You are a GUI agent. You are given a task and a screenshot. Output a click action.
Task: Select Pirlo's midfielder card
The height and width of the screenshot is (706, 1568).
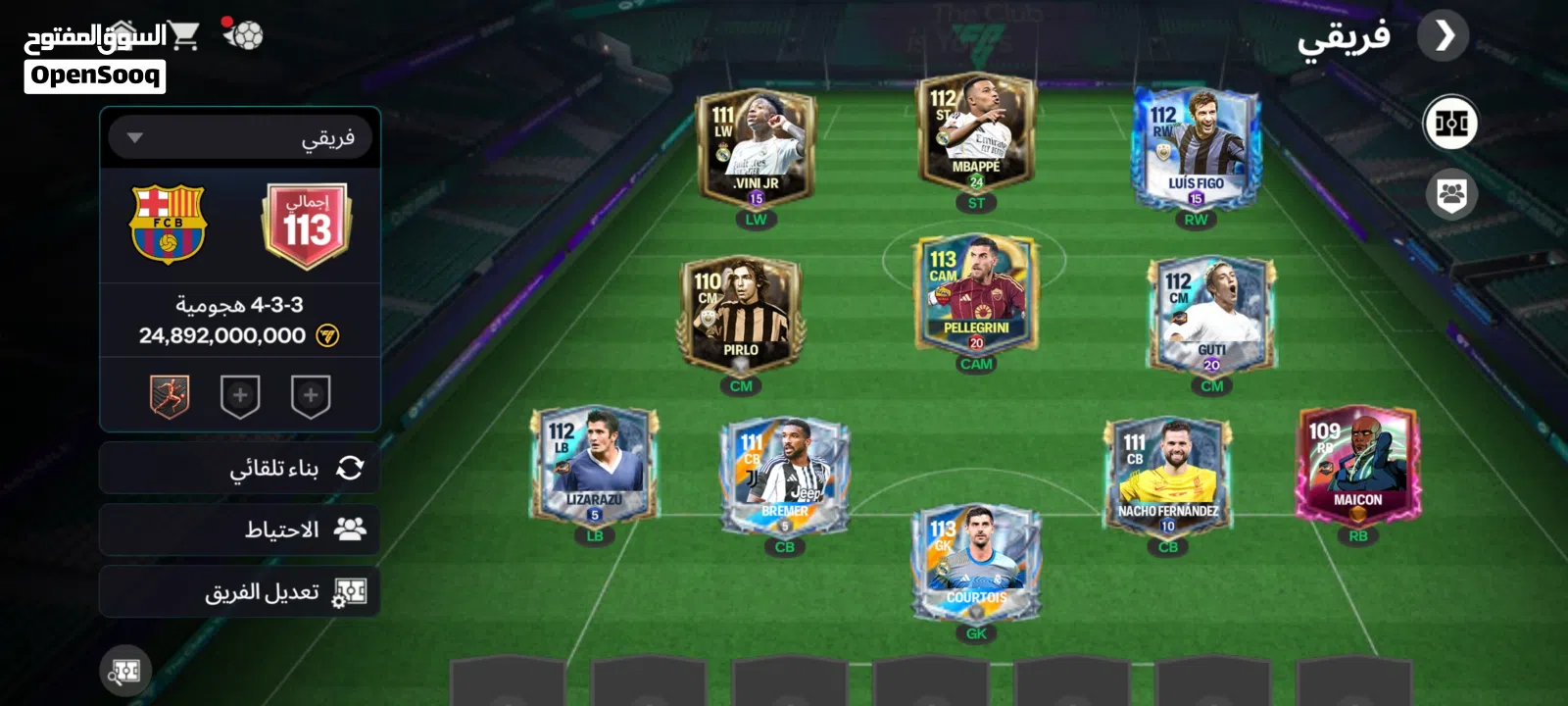tap(740, 316)
